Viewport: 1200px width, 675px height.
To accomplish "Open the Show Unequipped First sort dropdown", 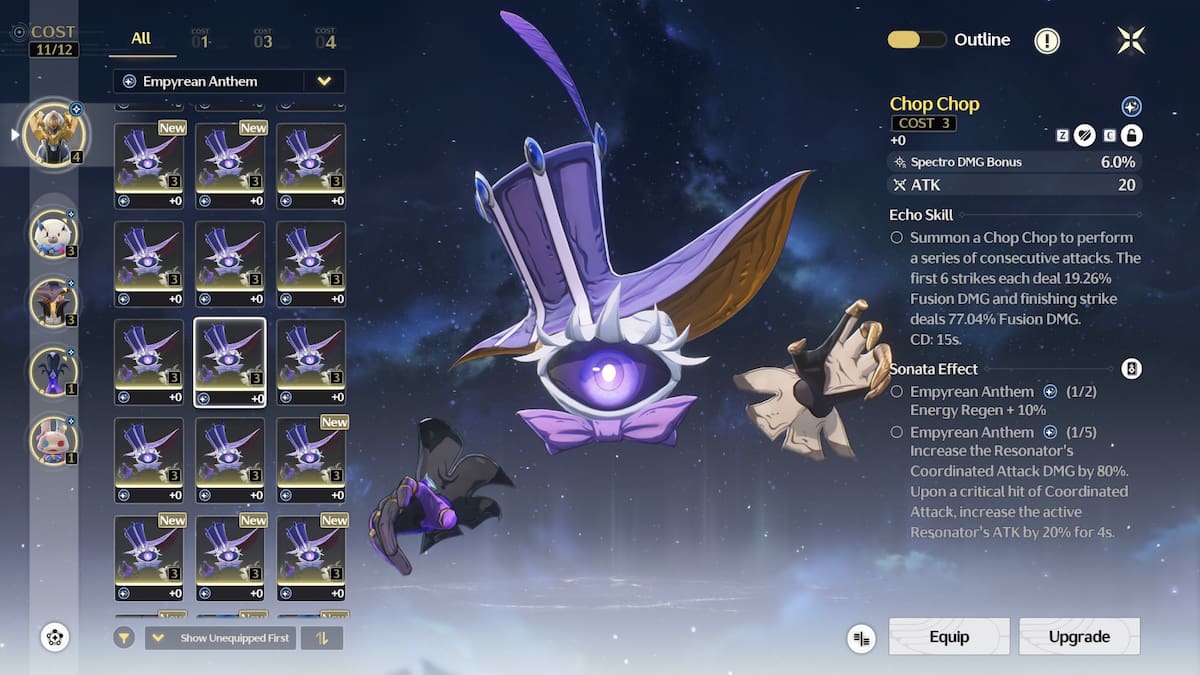I will pos(220,638).
